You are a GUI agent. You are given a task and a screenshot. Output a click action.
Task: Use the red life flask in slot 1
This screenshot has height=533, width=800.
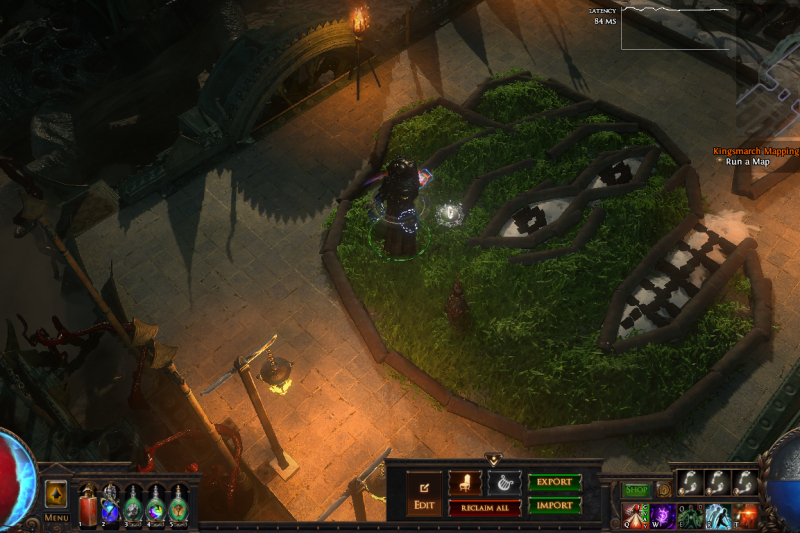click(x=88, y=505)
